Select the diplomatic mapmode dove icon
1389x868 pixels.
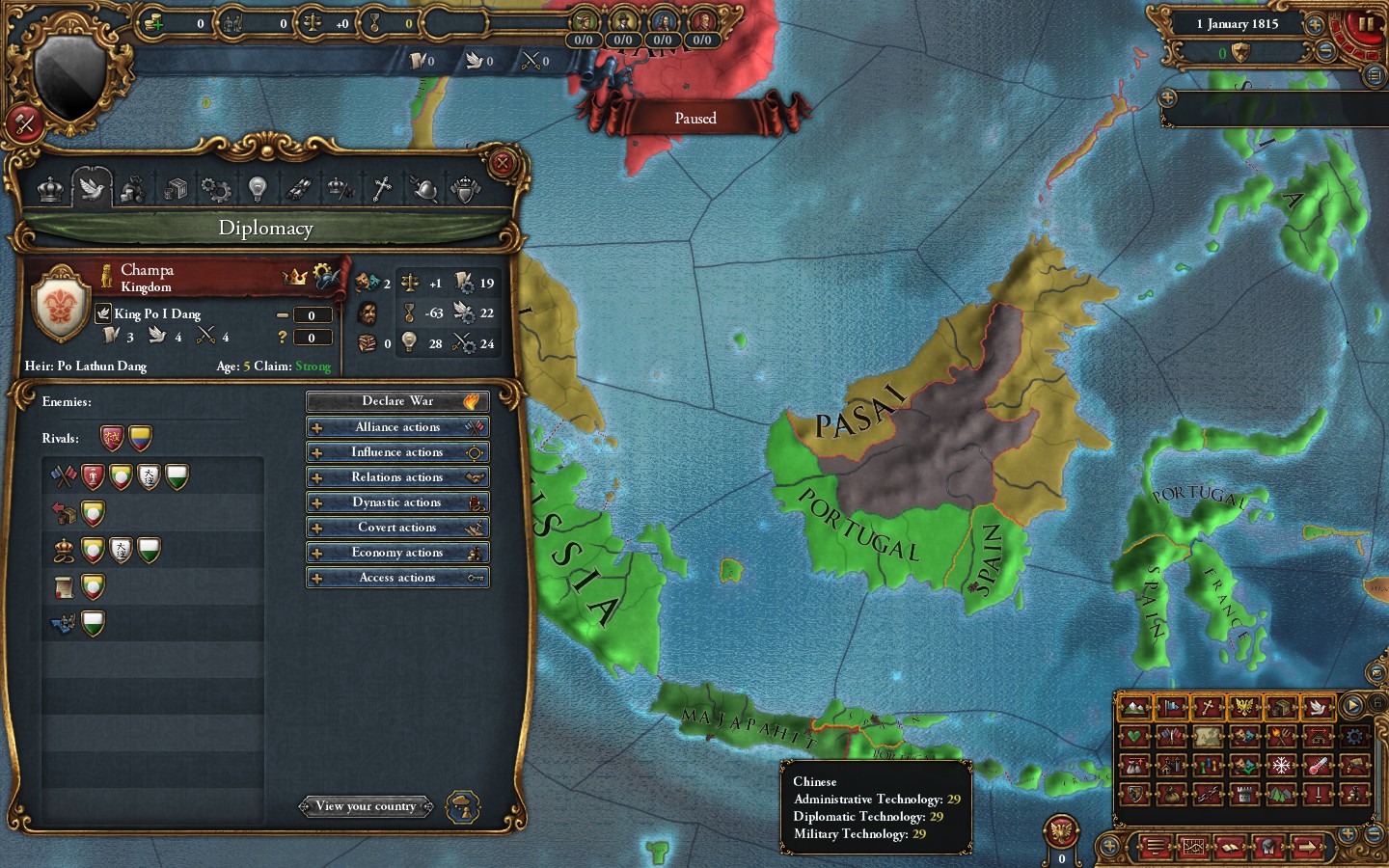click(x=1317, y=707)
